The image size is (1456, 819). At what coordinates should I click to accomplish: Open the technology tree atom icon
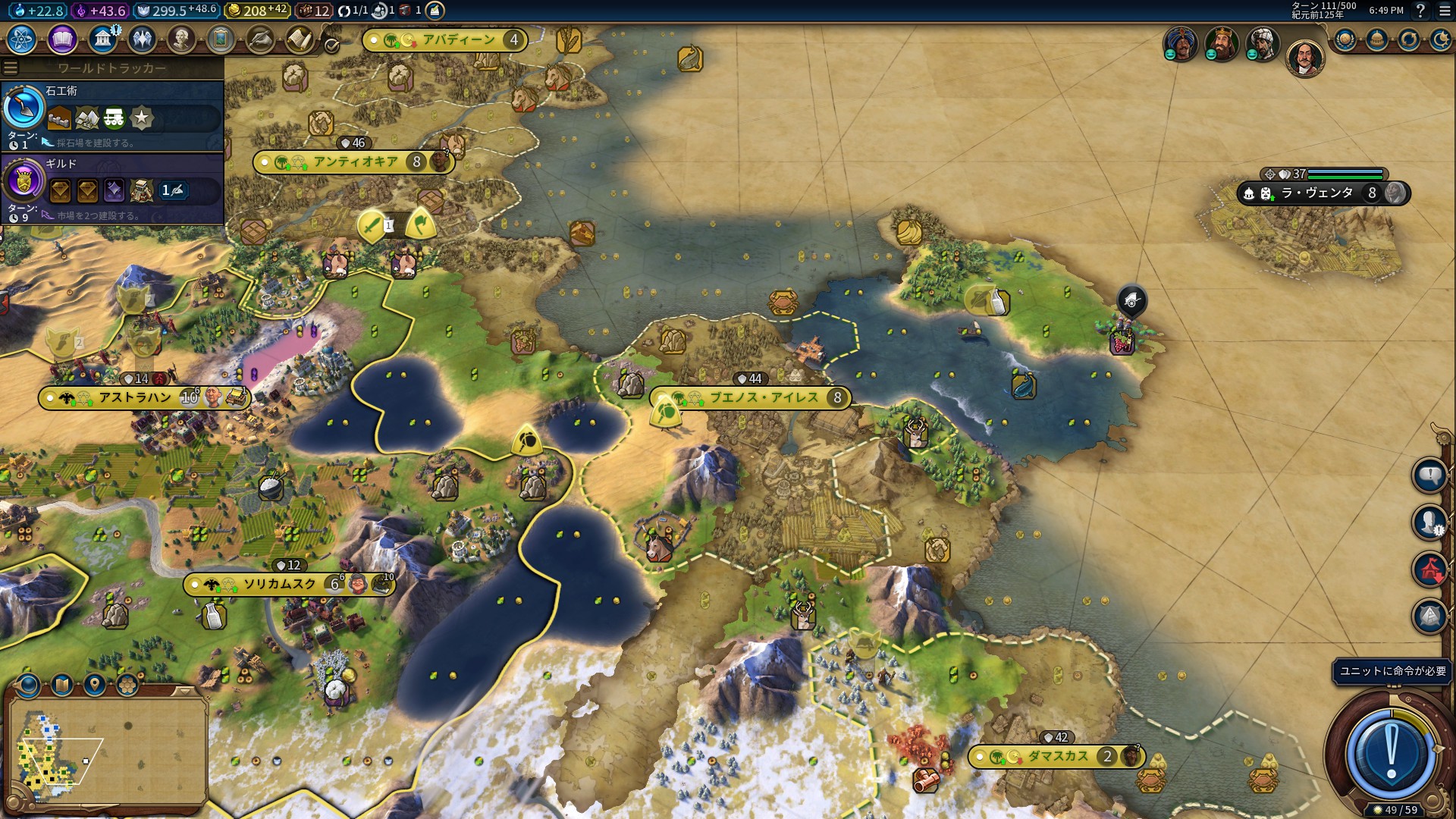pos(22,39)
